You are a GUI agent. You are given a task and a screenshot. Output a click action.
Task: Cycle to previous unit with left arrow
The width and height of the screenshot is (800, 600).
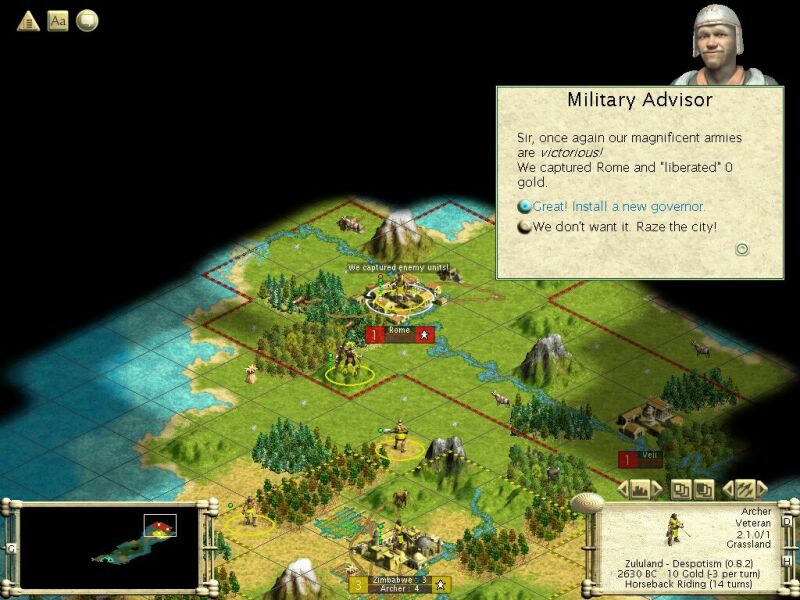pyautogui.click(x=727, y=489)
